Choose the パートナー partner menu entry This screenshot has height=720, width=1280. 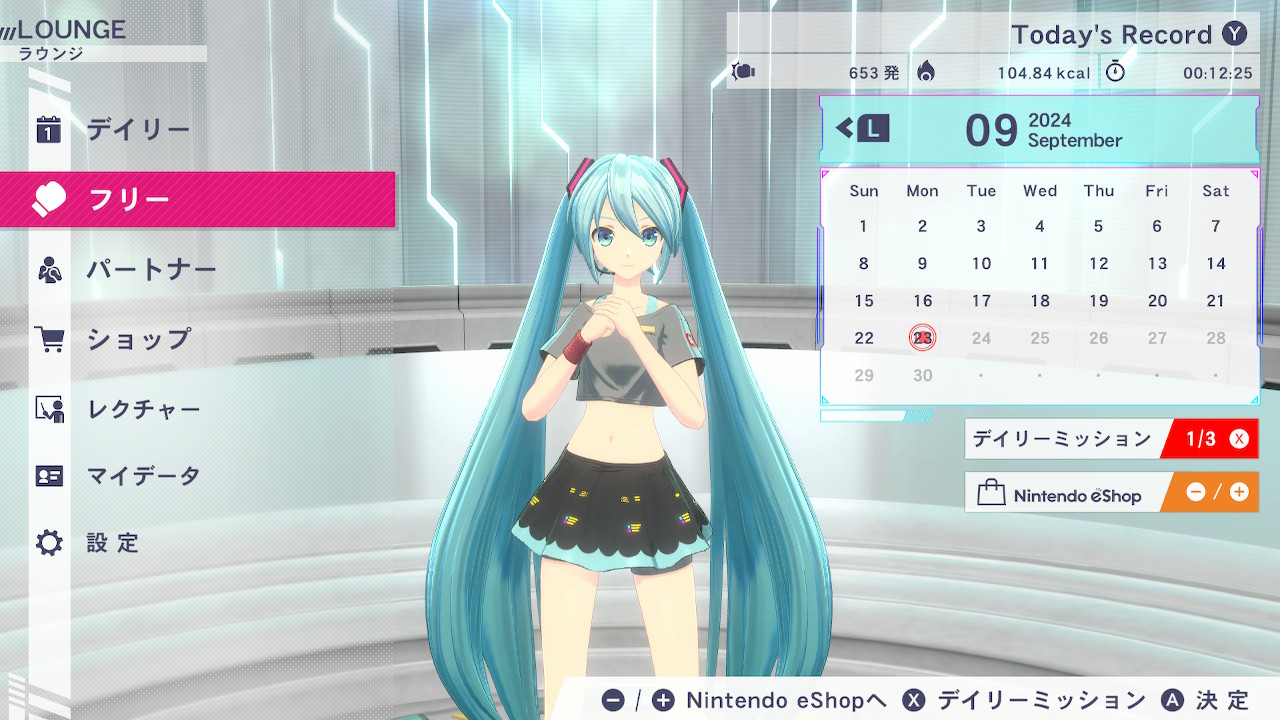[150, 270]
